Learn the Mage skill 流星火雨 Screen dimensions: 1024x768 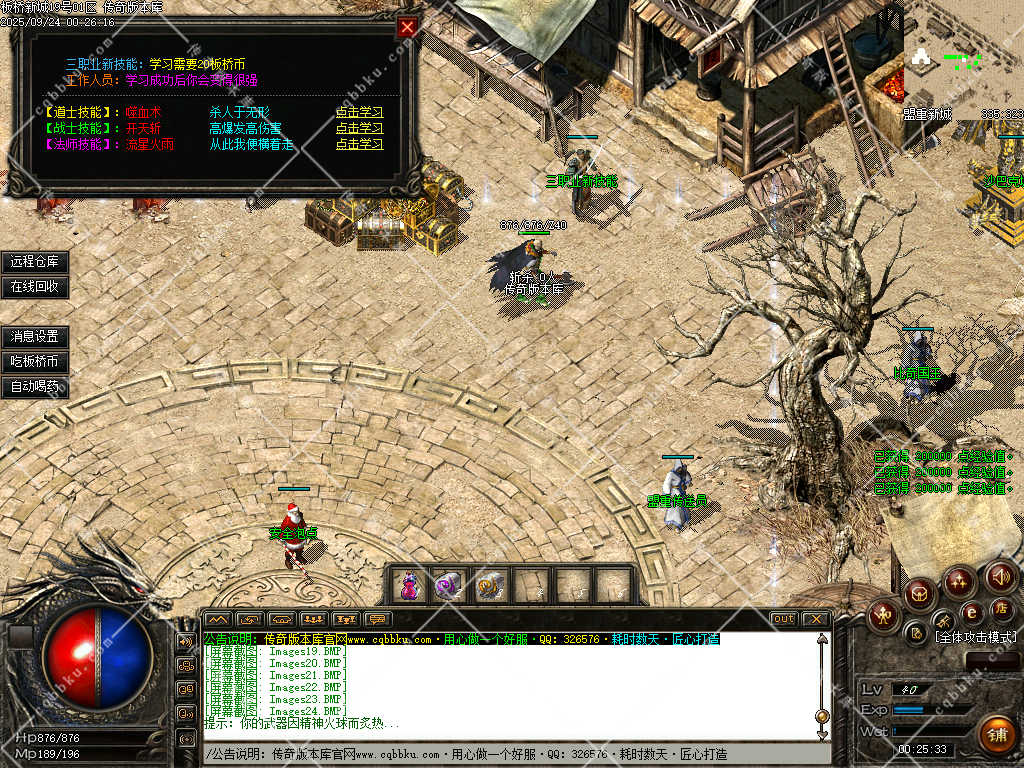tap(359, 144)
